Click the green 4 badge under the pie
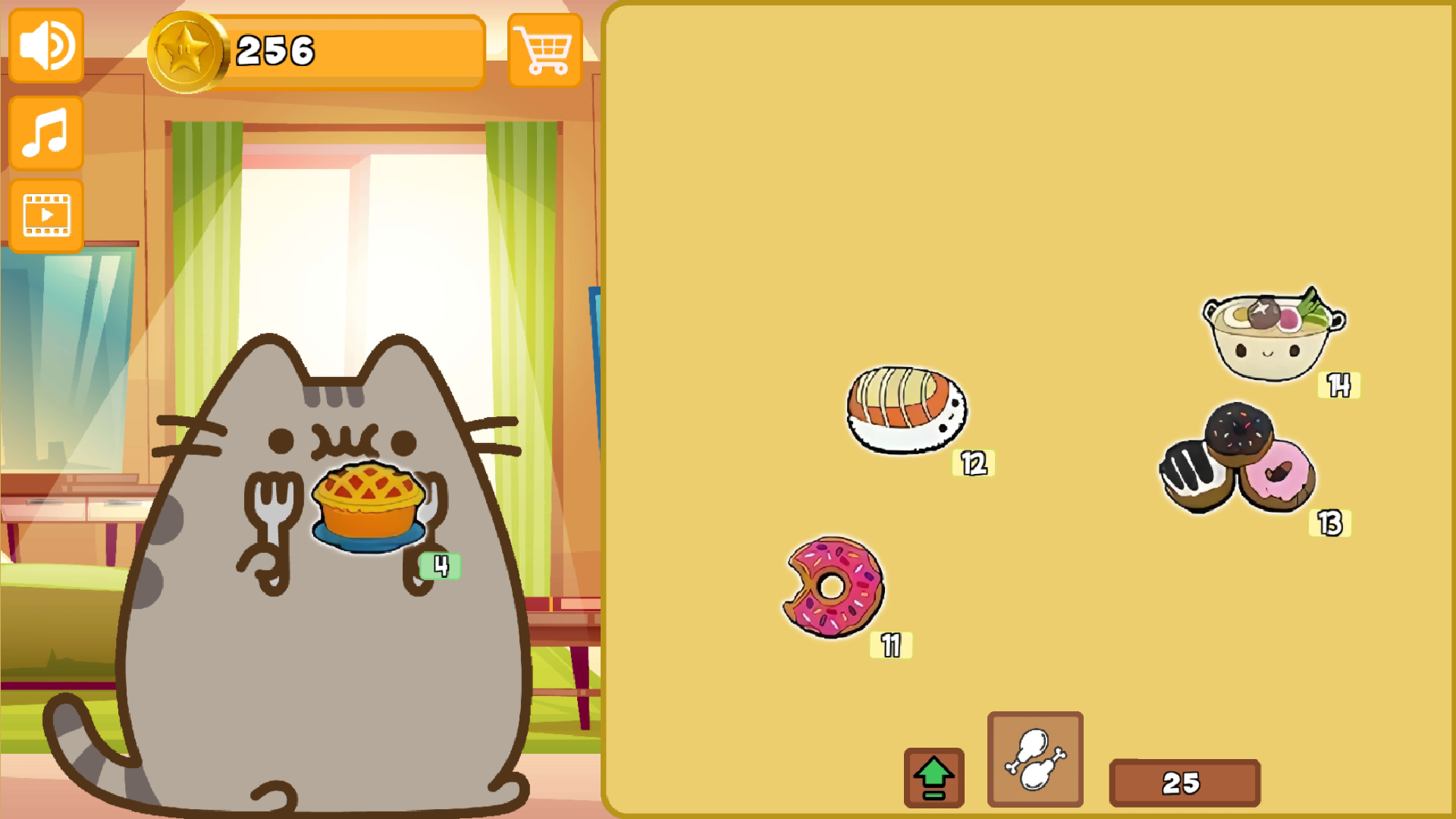 point(440,566)
